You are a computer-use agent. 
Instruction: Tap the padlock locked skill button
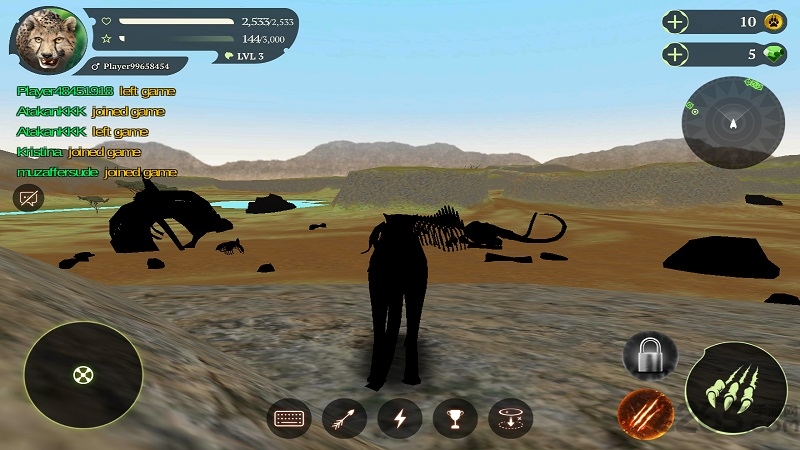[x=650, y=354]
